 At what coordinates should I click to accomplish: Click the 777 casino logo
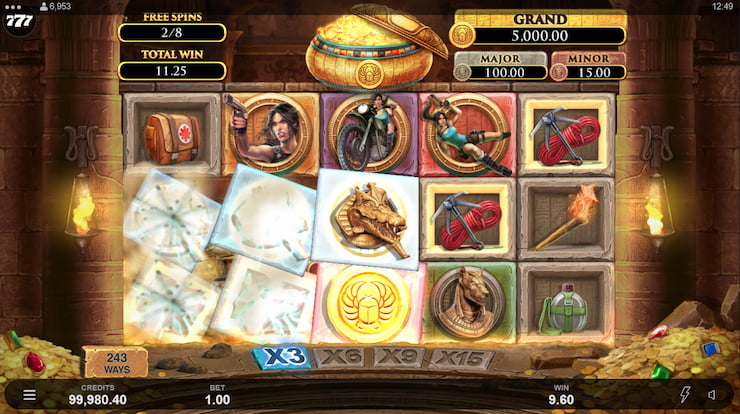point(18,23)
